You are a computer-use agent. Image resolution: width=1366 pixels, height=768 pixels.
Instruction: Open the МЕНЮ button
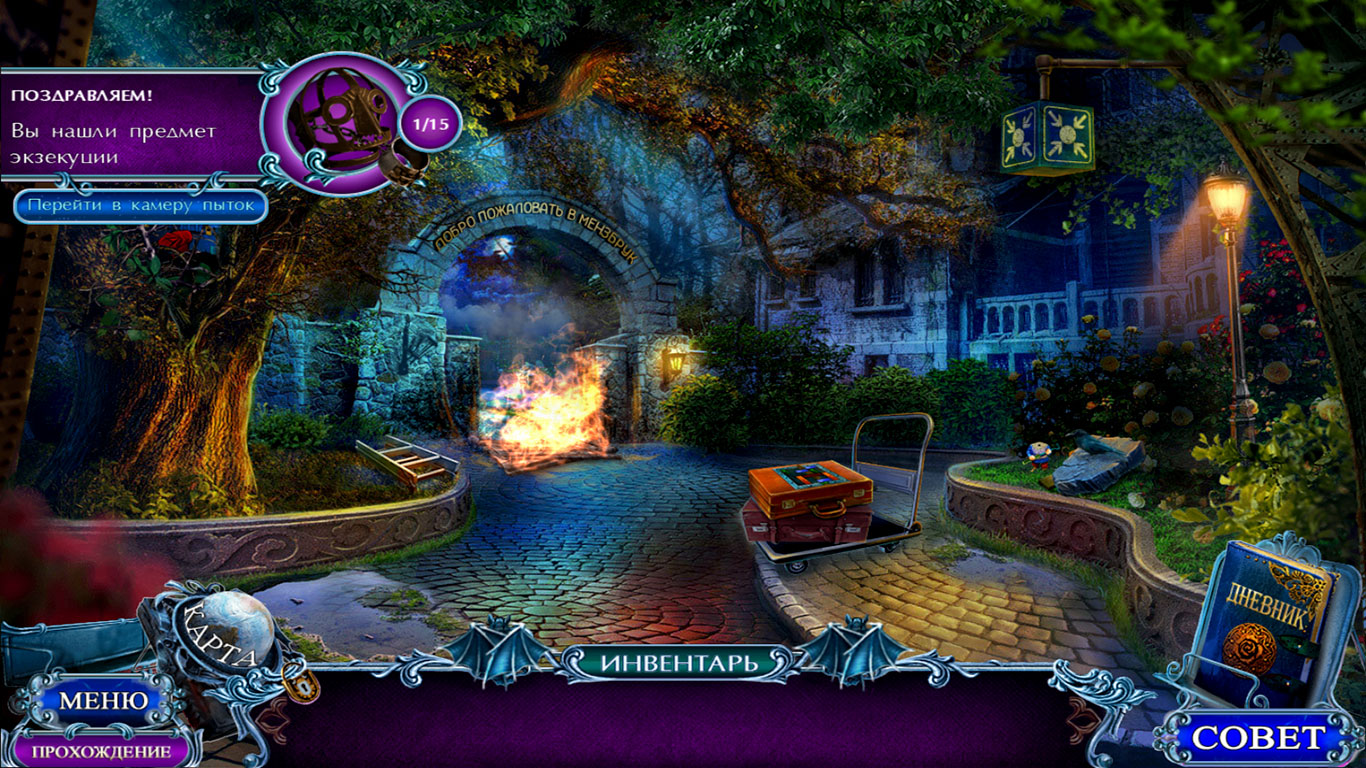[x=102, y=701]
